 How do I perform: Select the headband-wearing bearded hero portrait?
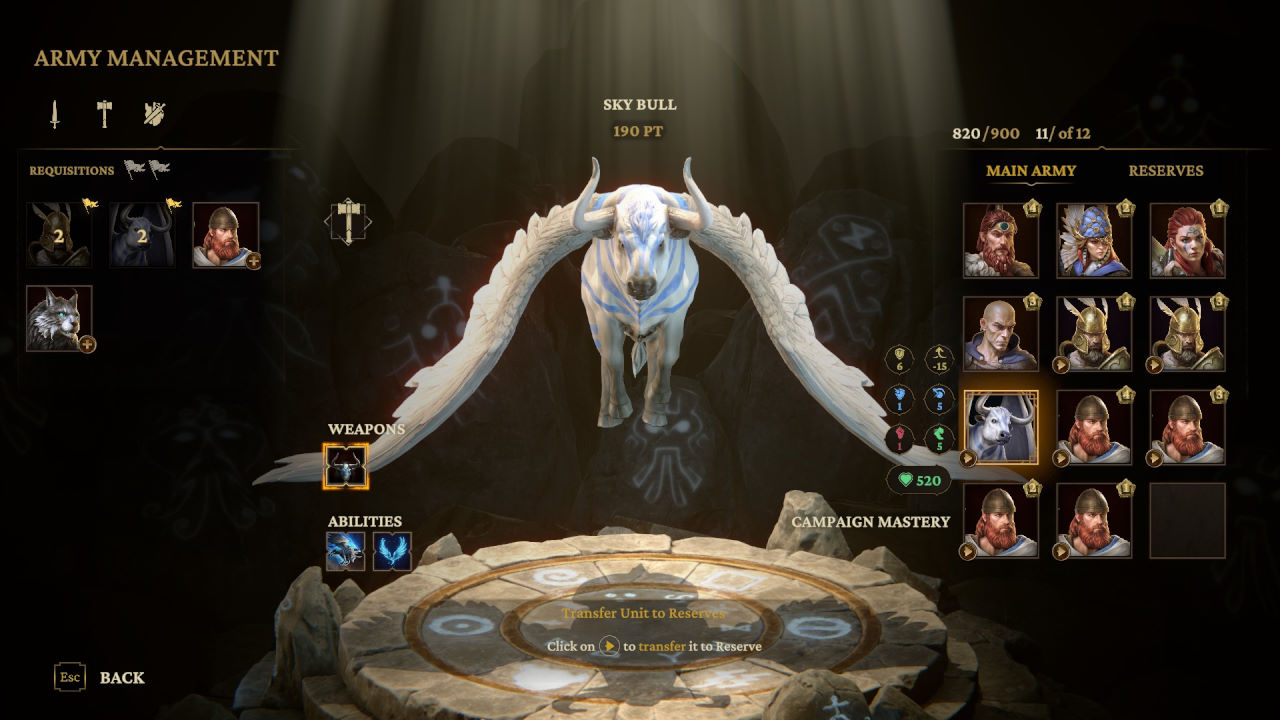coord(1000,240)
